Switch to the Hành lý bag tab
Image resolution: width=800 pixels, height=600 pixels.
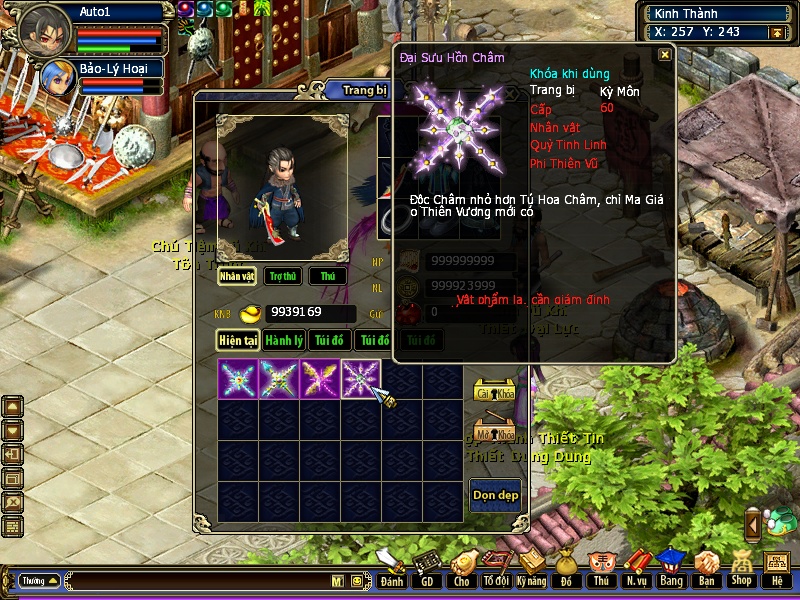[x=285, y=340]
